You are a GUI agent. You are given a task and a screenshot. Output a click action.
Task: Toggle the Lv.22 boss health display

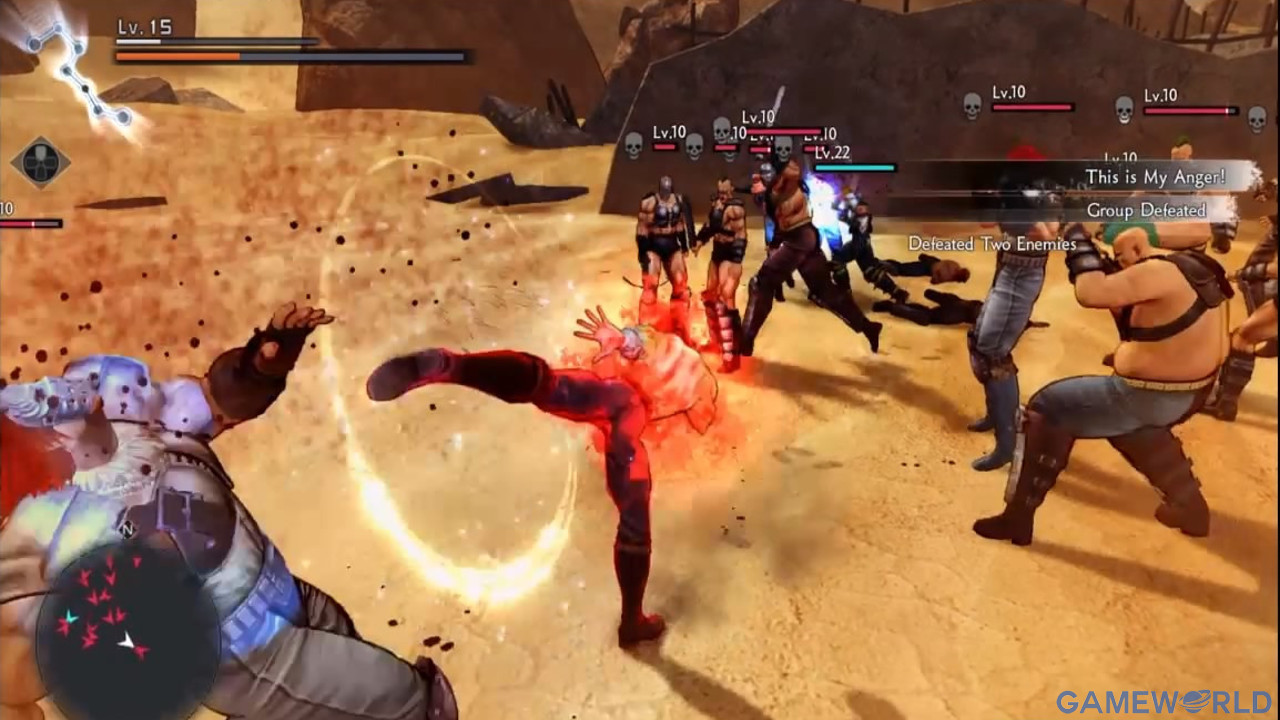(x=857, y=169)
